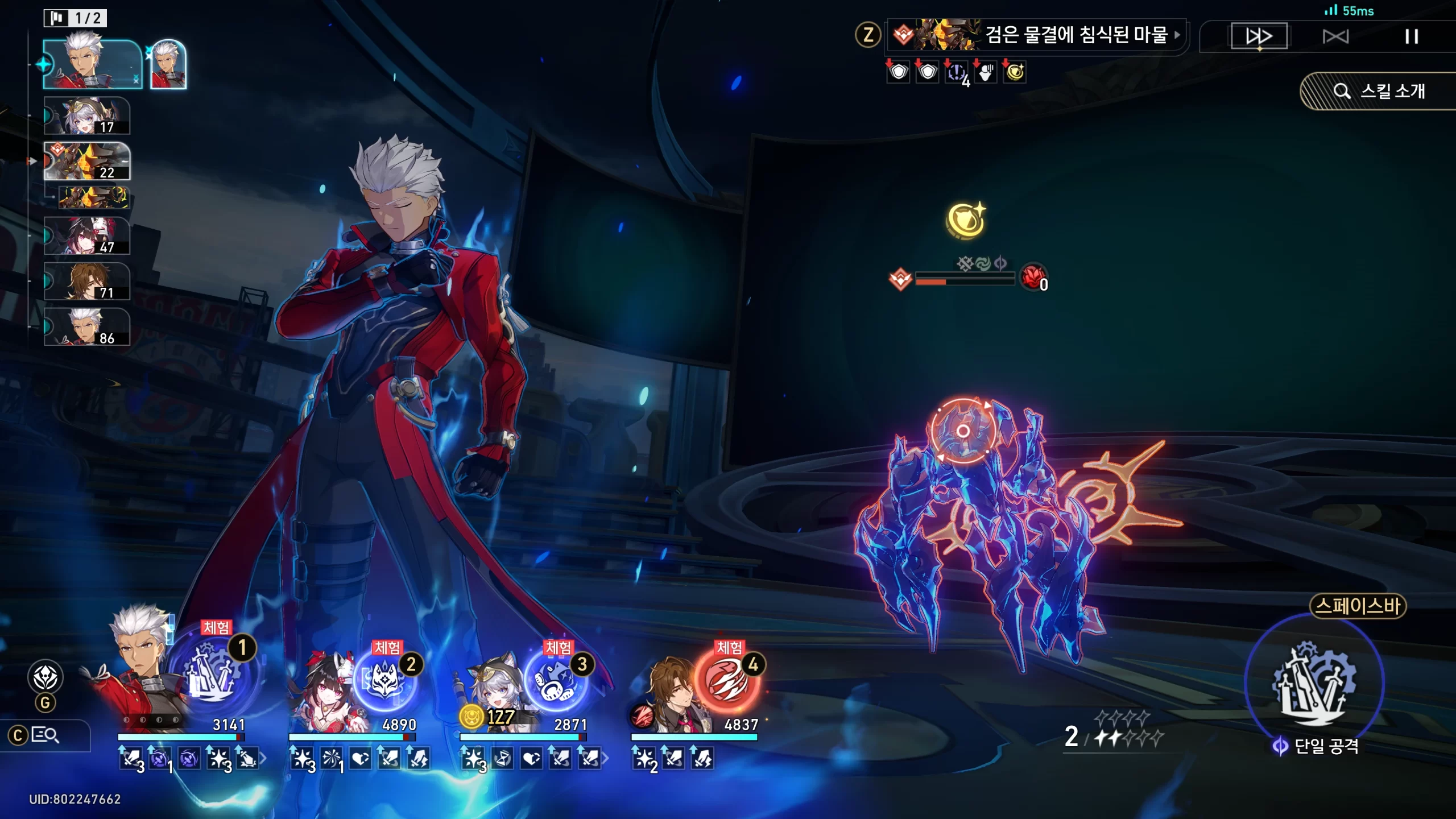Image resolution: width=1456 pixels, height=819 pixels.
Task: Select the boss turn order portrait numbered 22
Action: pyautogui.click(x=87, y=162)
